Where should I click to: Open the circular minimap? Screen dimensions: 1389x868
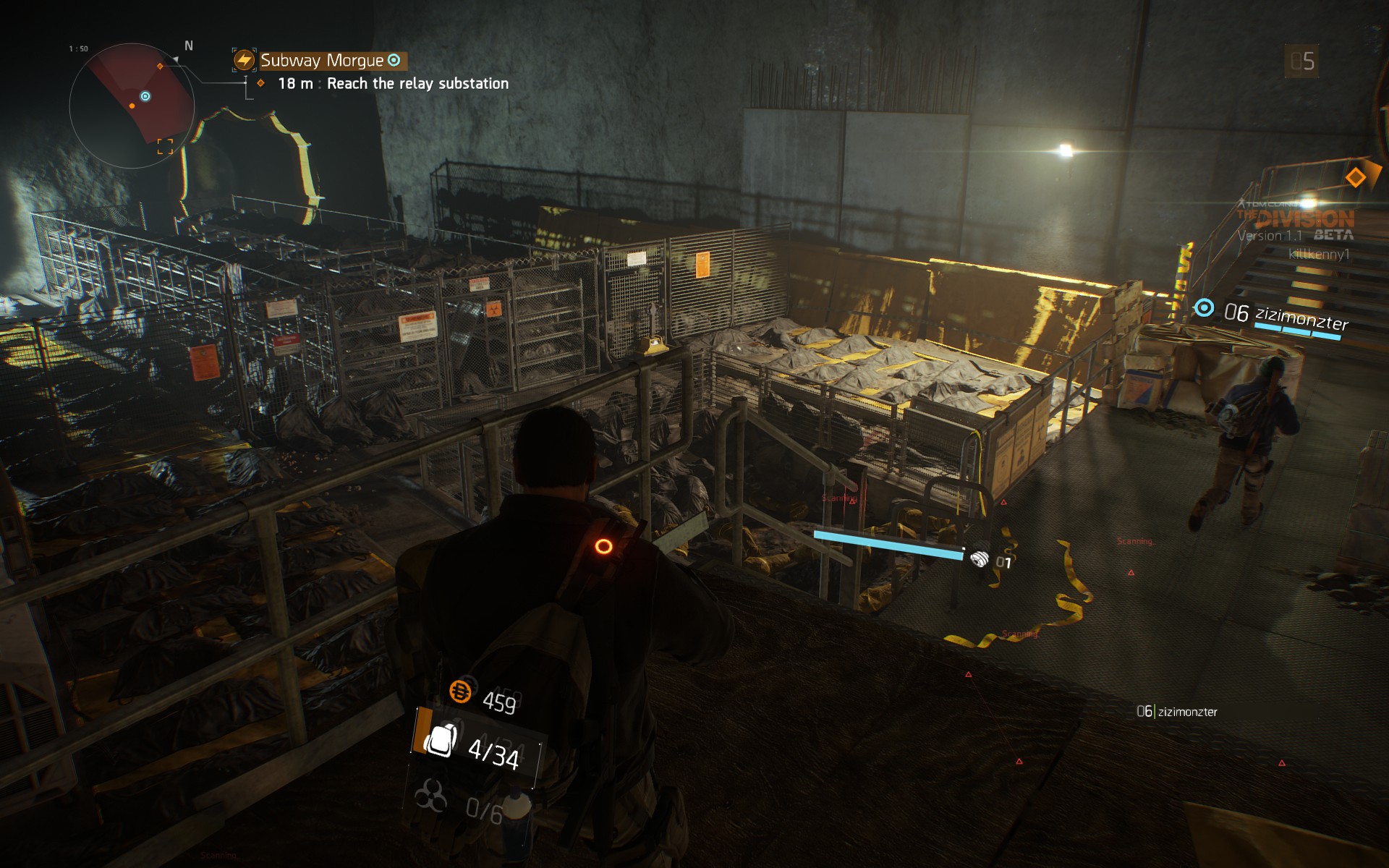pos(132,106)
